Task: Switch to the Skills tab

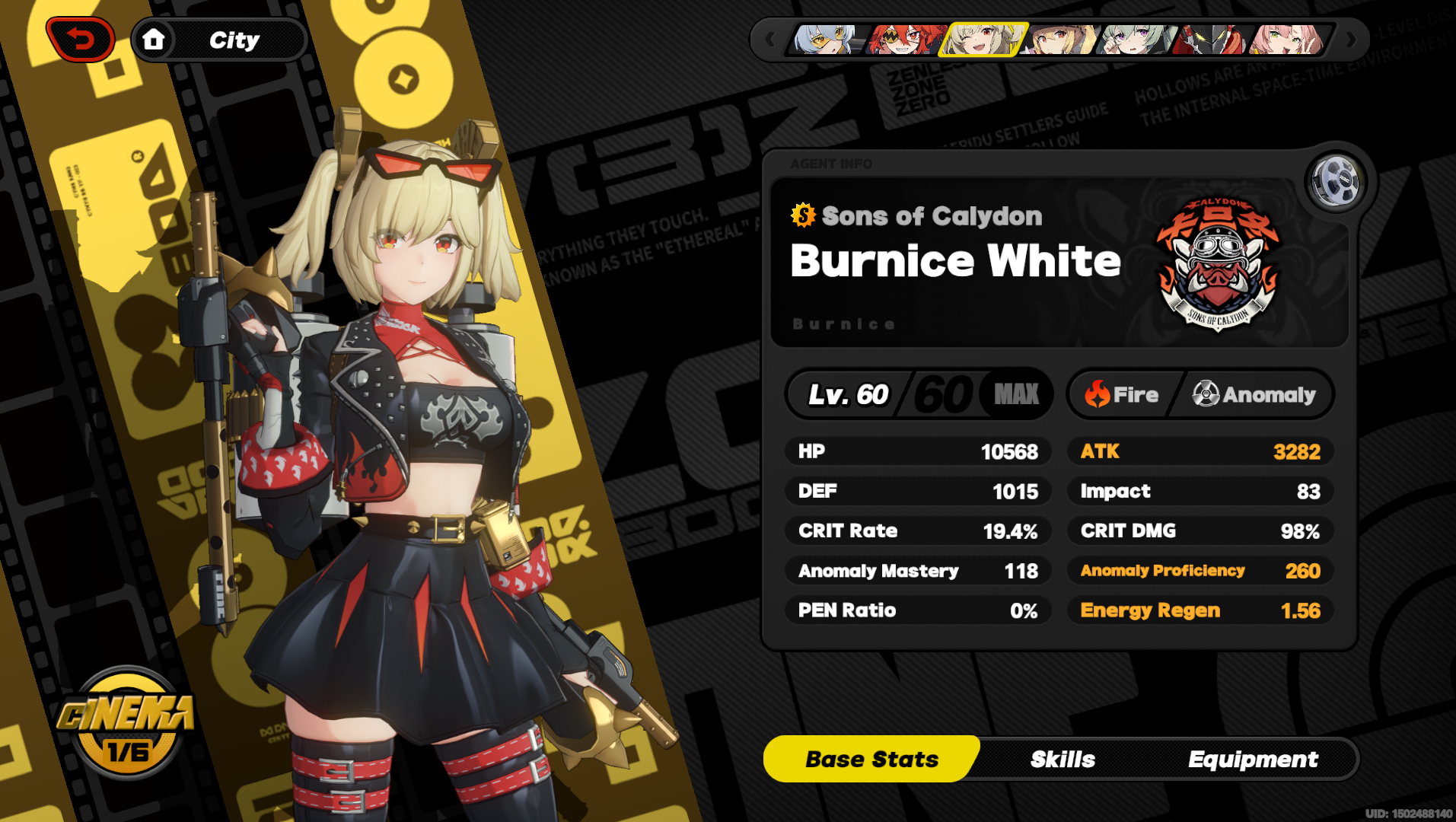Action: [1063, 759]
